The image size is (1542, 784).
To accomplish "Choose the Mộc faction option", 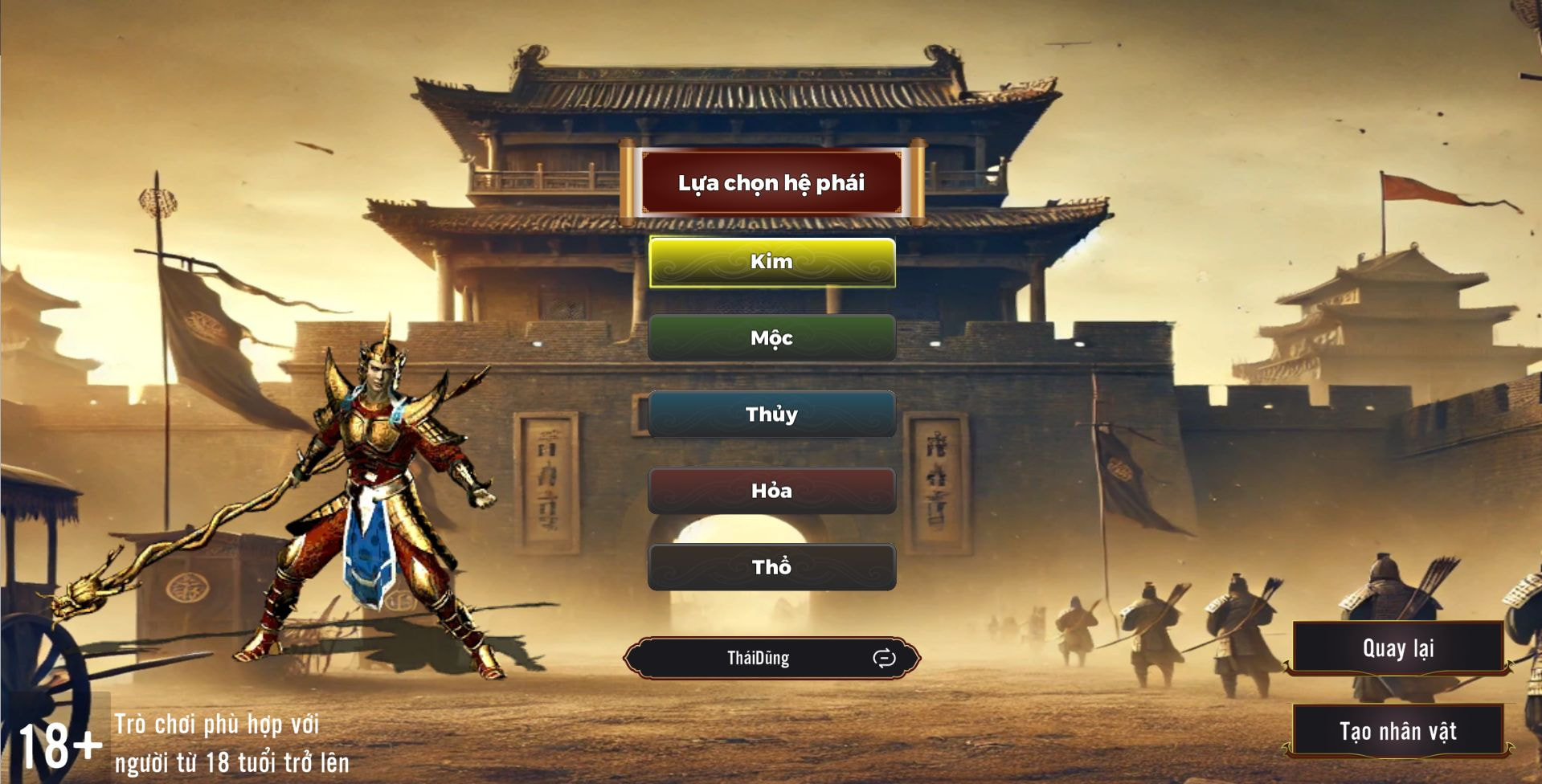I will coord(771,338).
